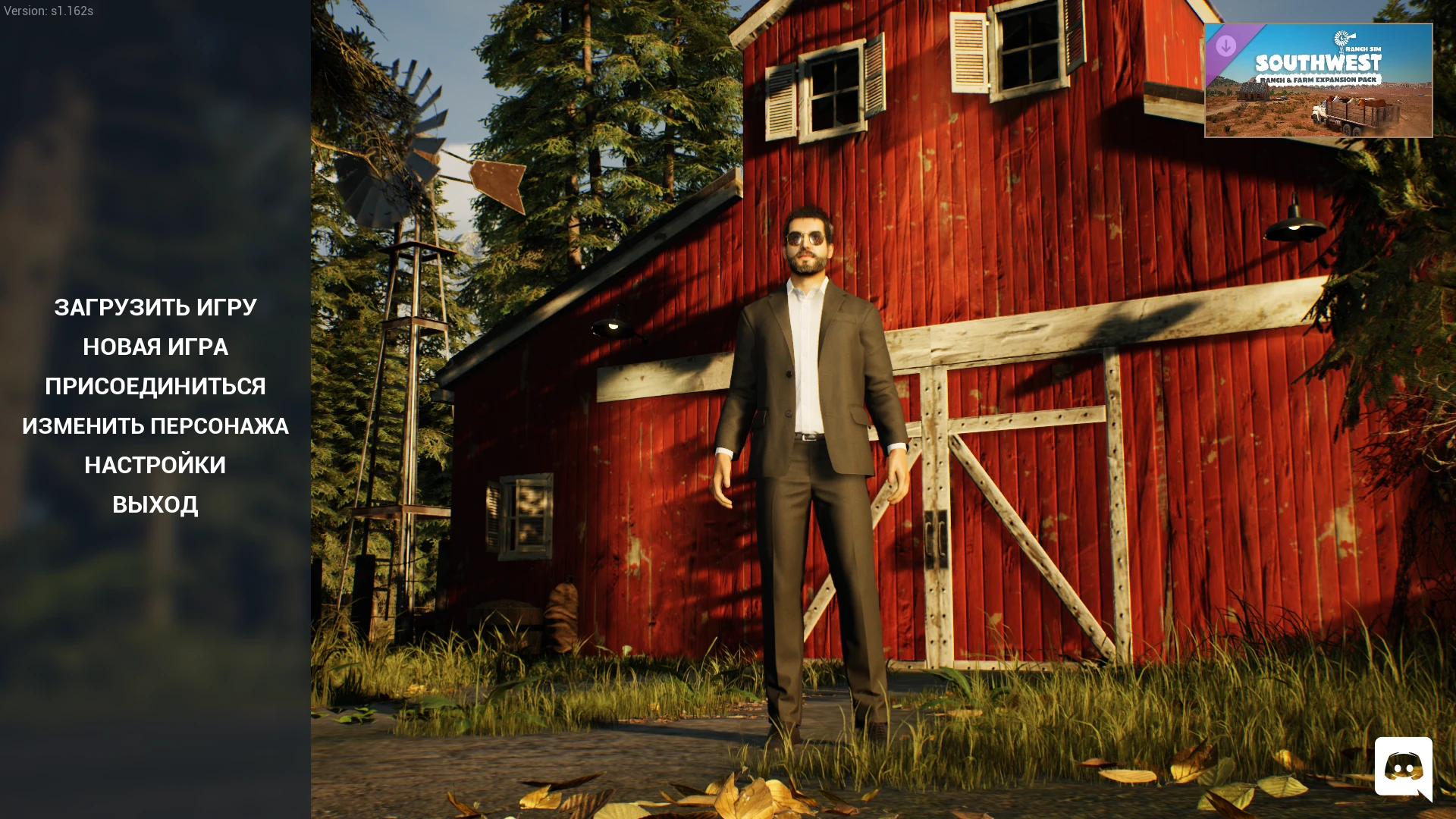Click the RANCH SIM wordmark on the promo banner
The width and height of the screenshot is (1456, 819).
1363,49
